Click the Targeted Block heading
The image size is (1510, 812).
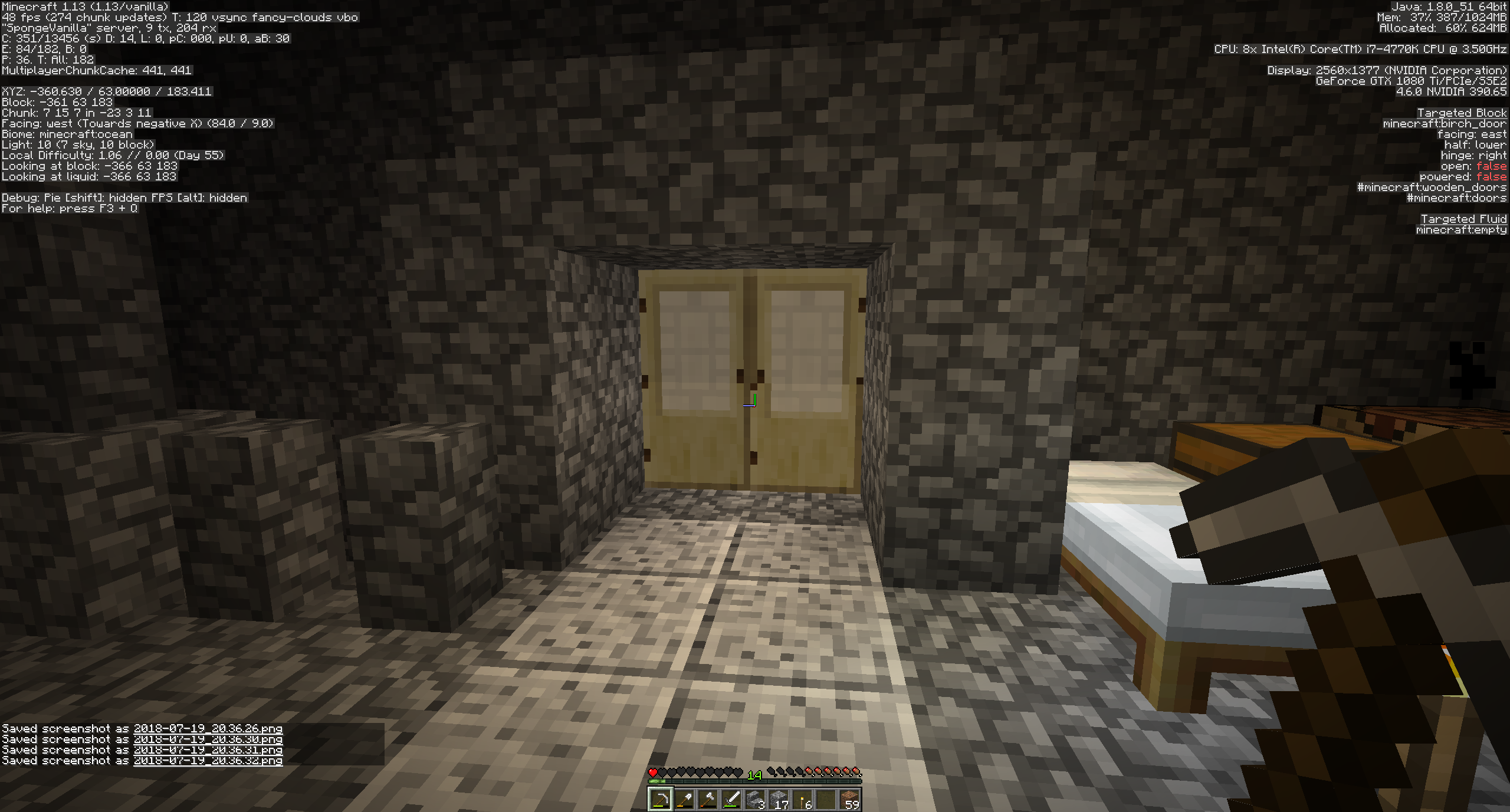1463,112
